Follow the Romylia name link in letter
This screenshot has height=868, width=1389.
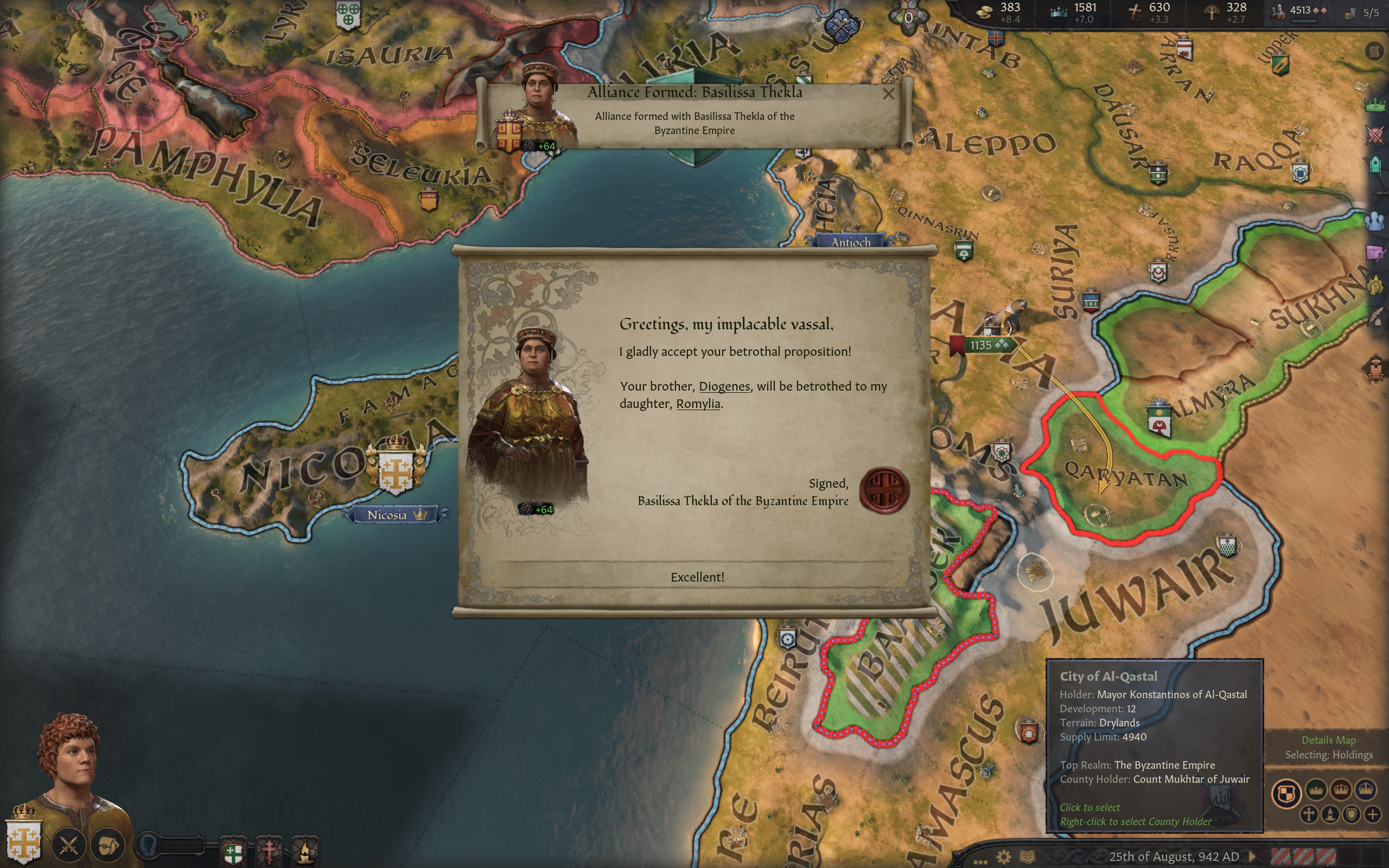pos(698,404)
